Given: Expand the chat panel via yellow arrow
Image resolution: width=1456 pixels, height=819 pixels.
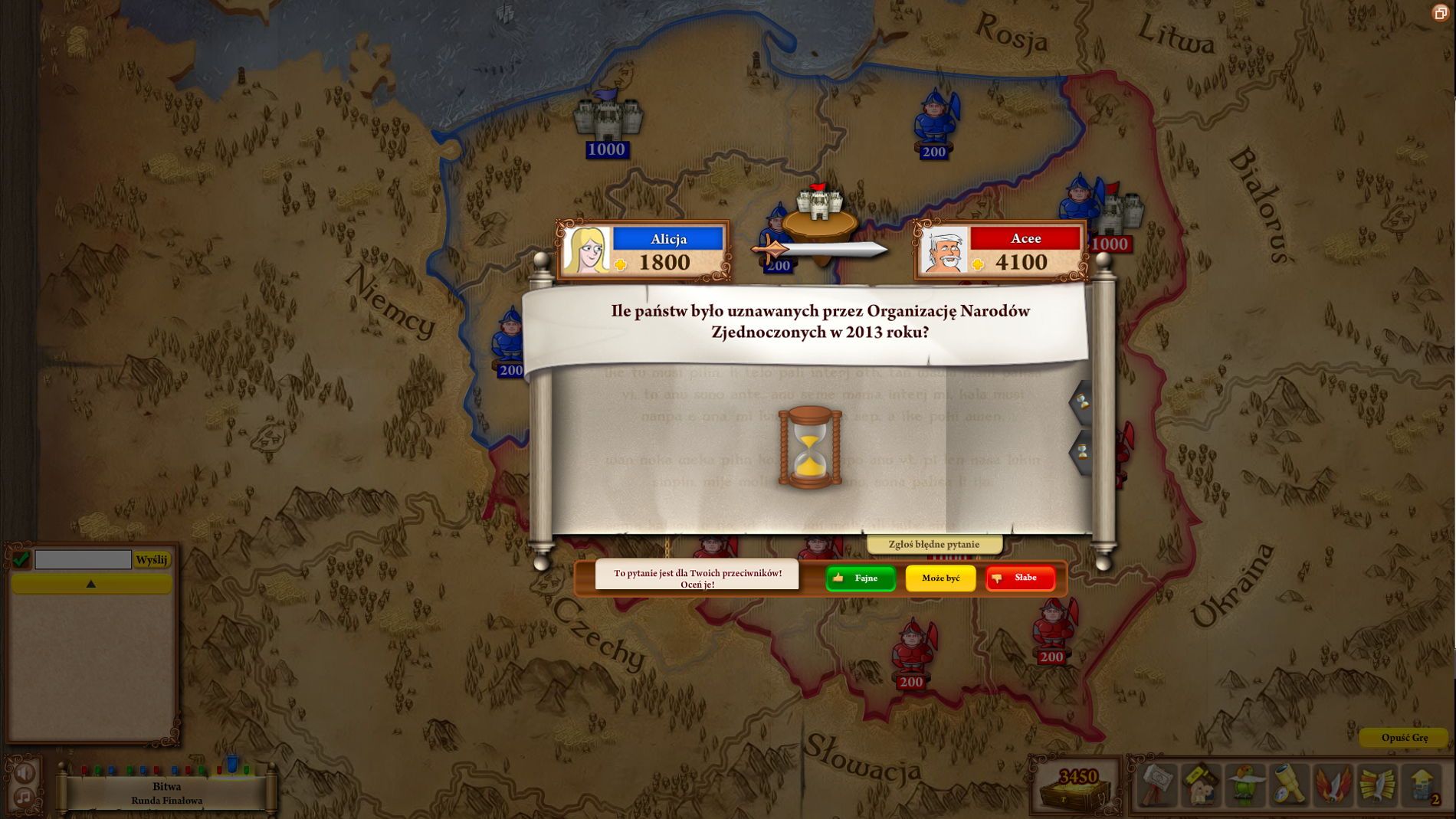Looking at the screenshot, I should pyautogui.click(x=91, y=583).
